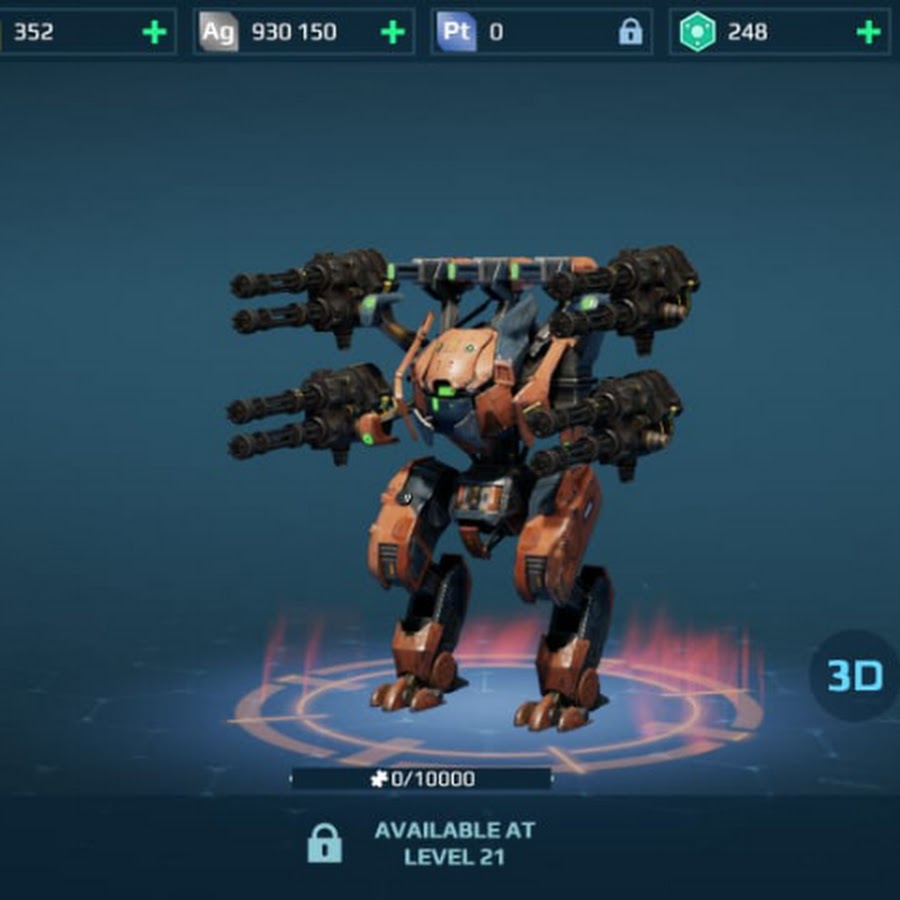The height and width of the screenshot is (900, 900).
Task: Add more green gem currency with plus
Action: 869,32
